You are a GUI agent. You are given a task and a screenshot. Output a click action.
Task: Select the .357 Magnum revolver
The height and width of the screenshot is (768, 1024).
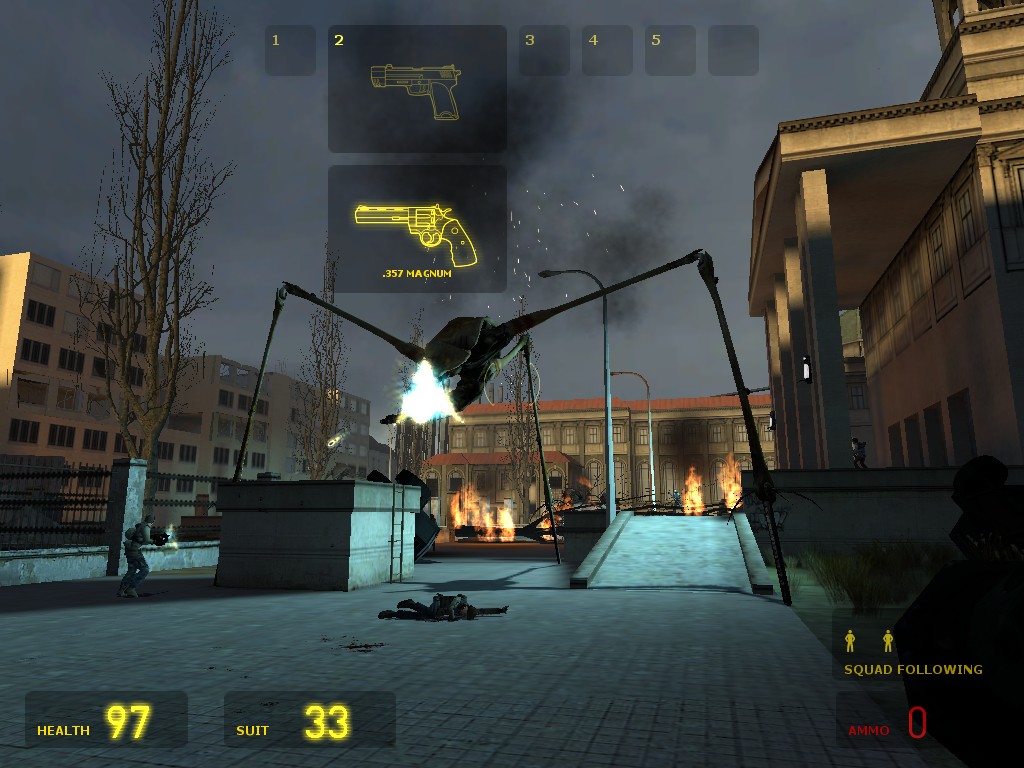click(x=417, y=229)
